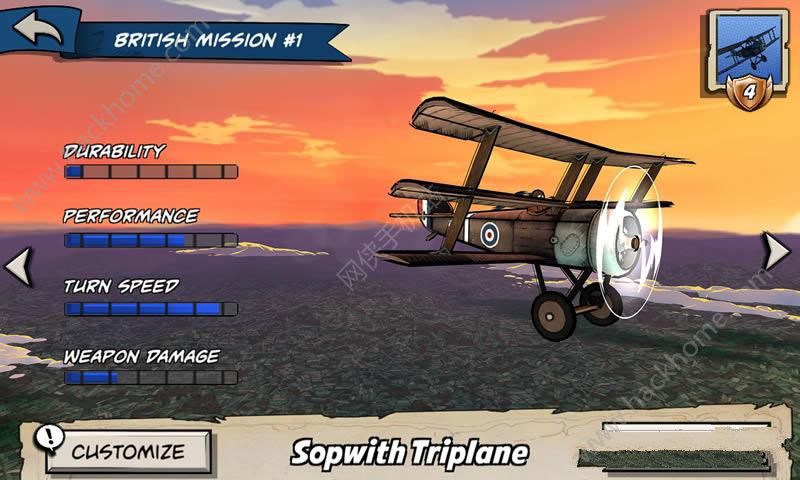This screenshot has height=480, width=800.
Task: Show the next plane with right arrow
Action: click(x=777, y=251)
